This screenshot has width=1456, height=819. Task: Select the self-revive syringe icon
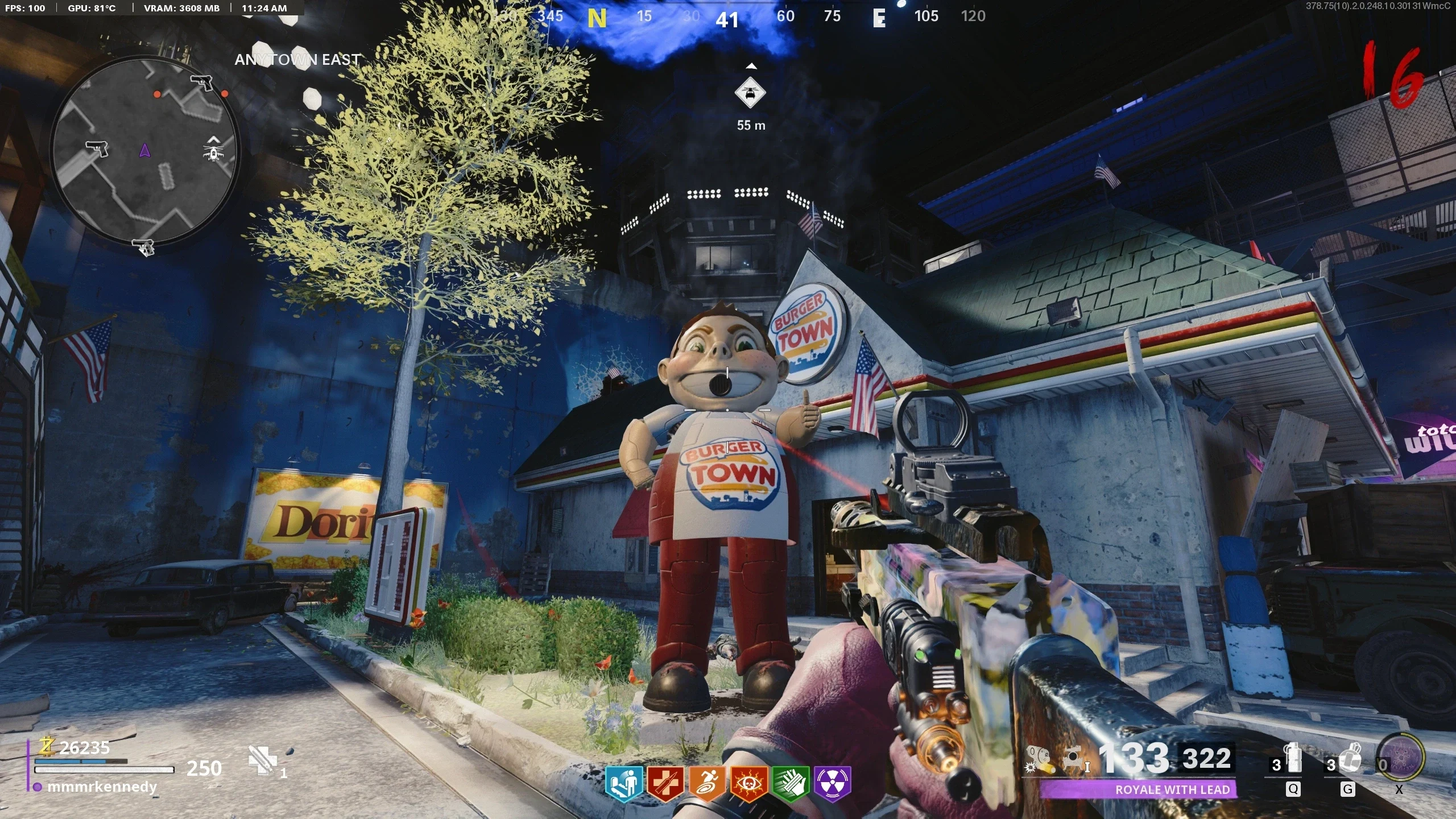coord(263,760)
